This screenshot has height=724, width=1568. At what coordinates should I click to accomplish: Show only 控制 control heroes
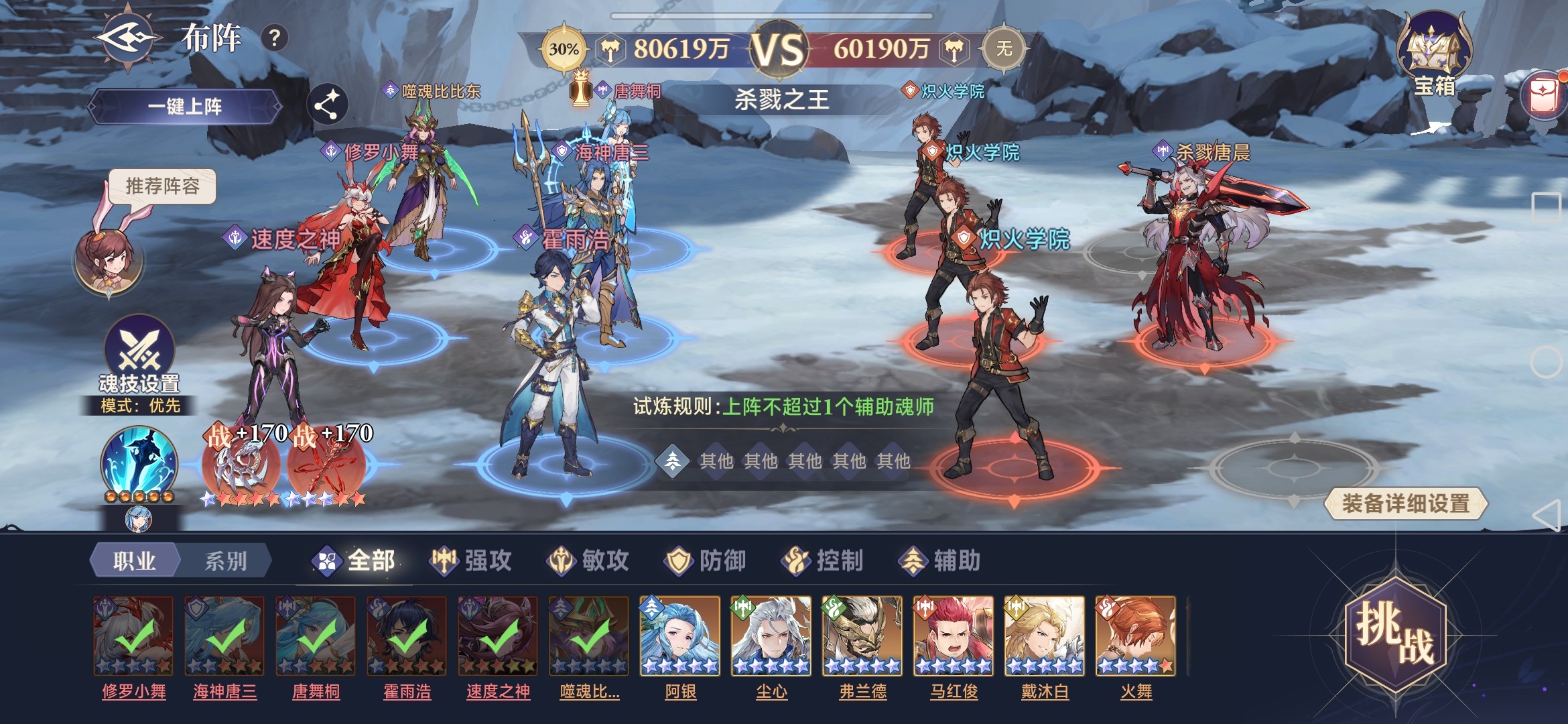tap(823, 560)
